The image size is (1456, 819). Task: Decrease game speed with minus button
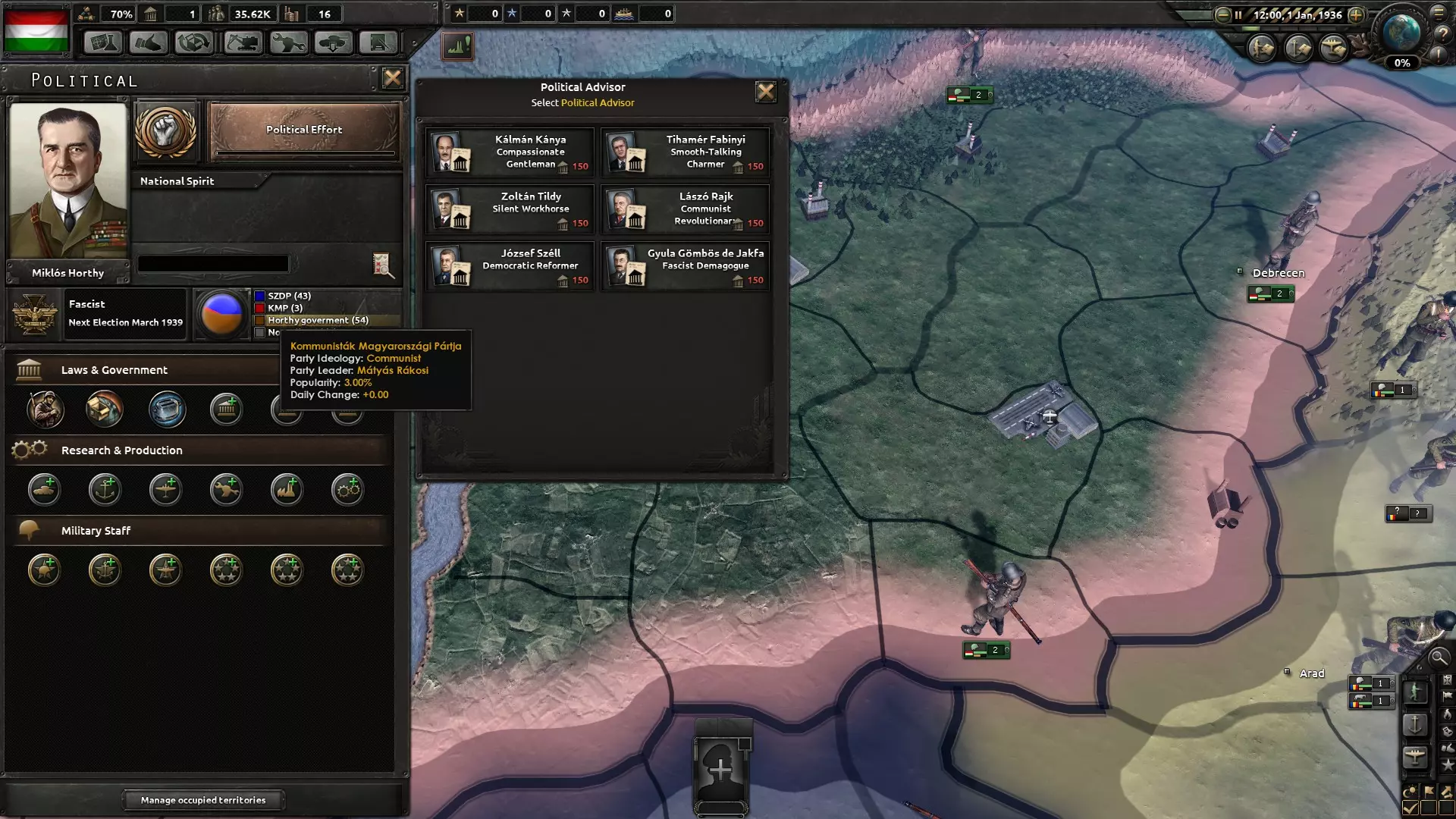[x=1222, y=14]
